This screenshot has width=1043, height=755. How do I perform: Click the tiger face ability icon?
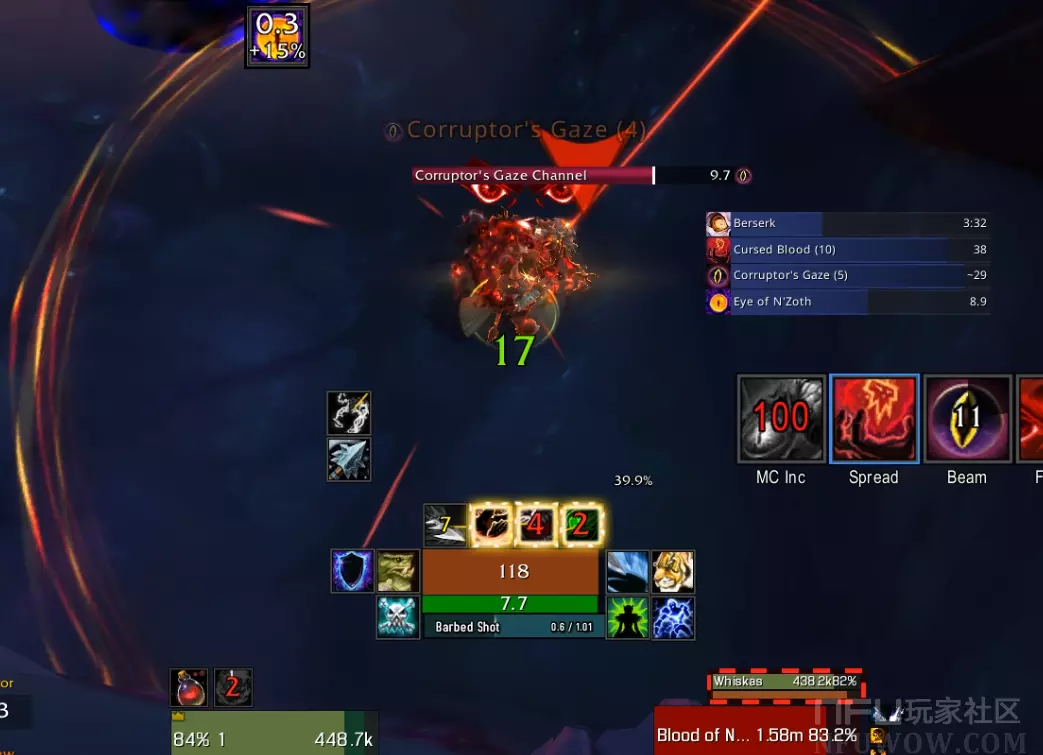coord(673,571)
